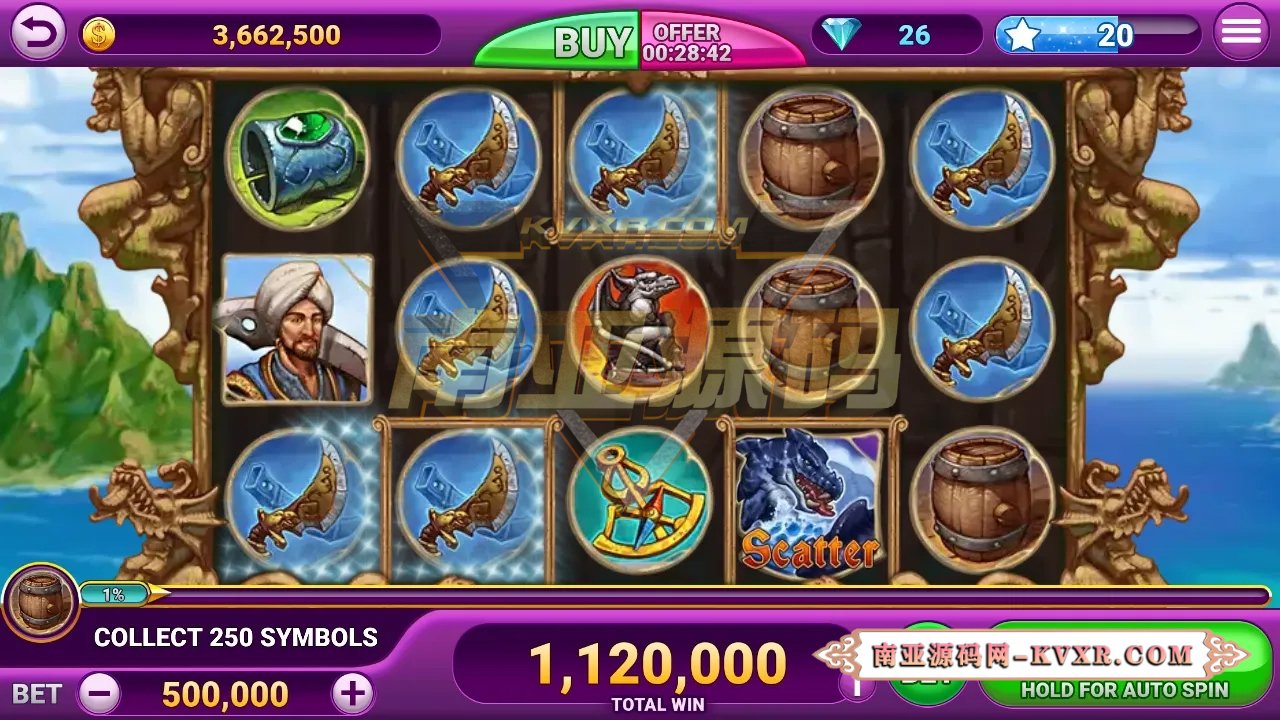Click the gold coin balance icon
The width and height of the screenshot is (1280, 720).
coord(97,33)
